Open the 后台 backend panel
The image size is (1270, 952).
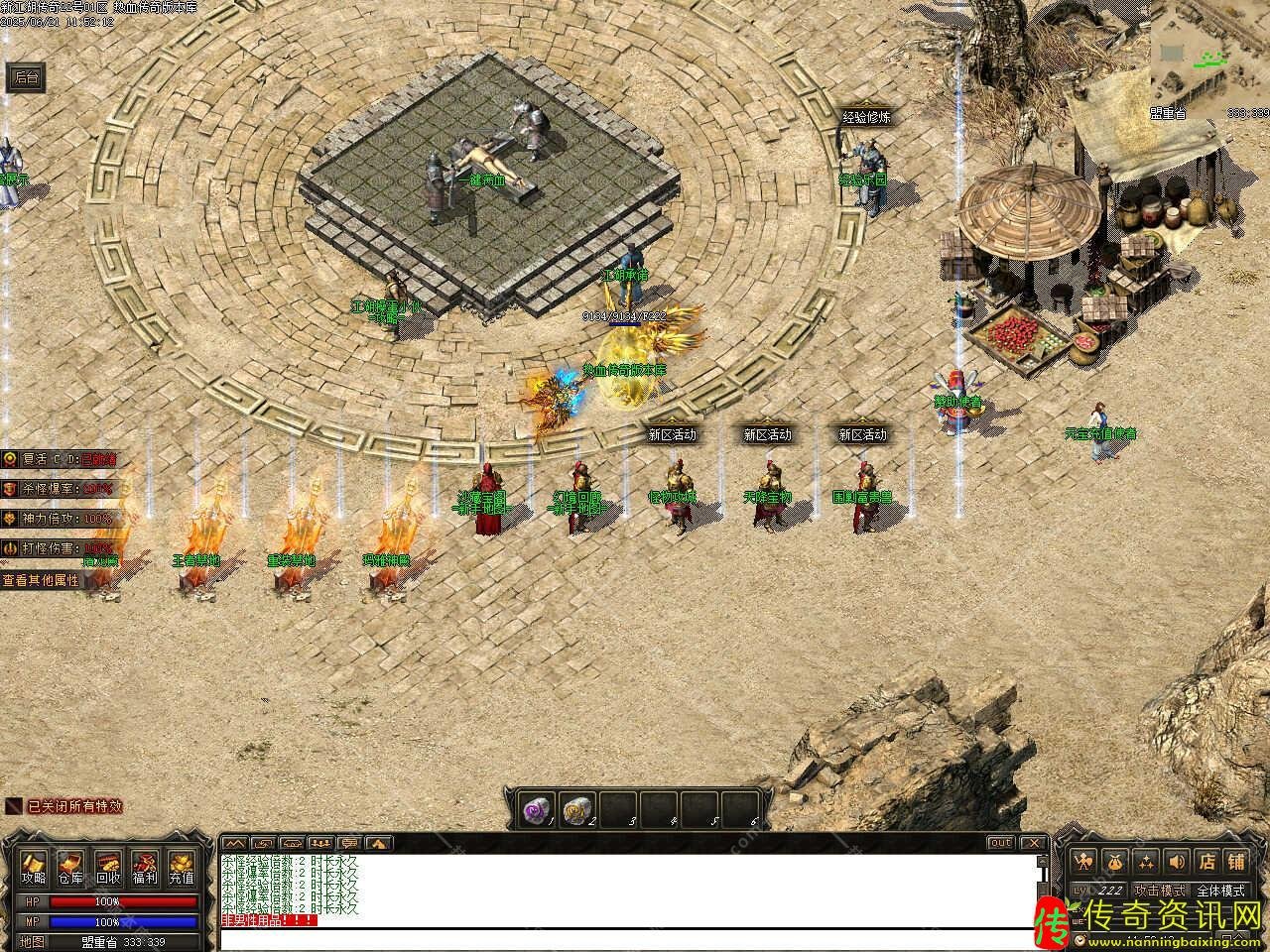[x=26, y=77]
